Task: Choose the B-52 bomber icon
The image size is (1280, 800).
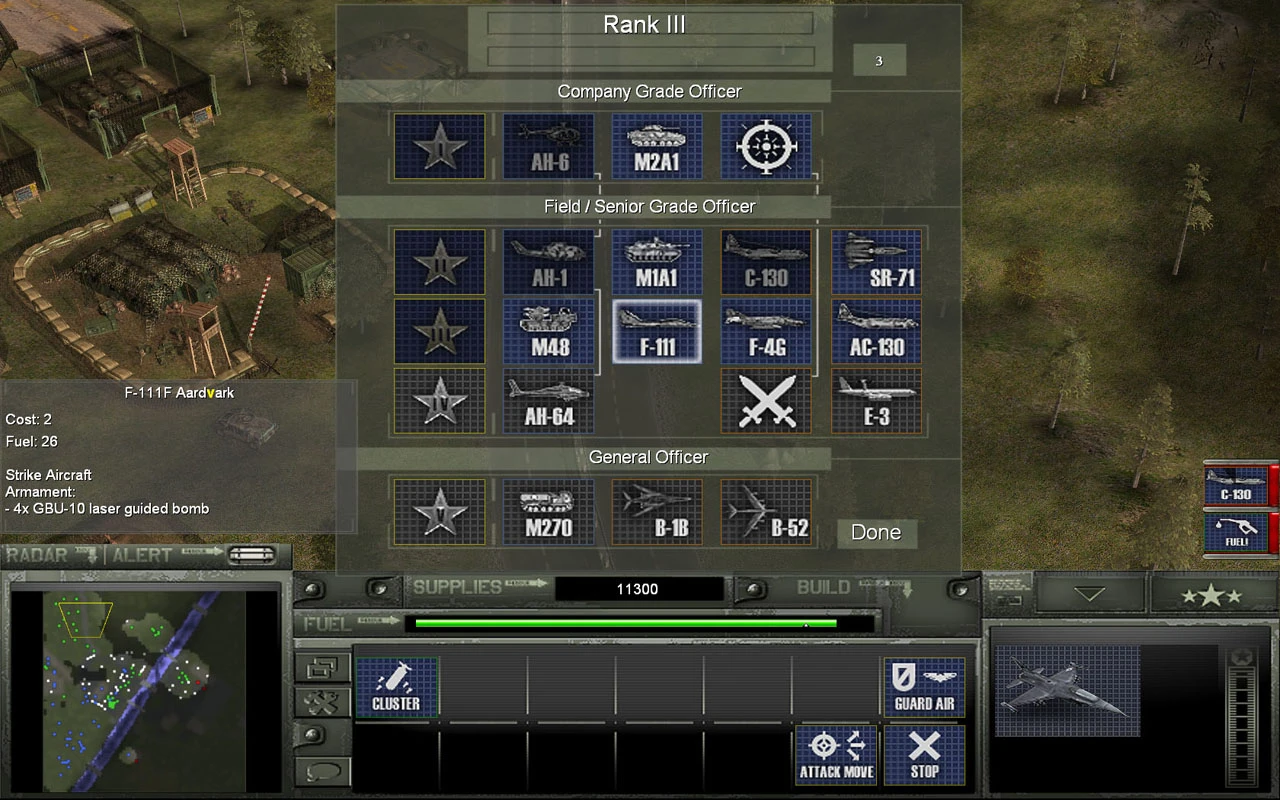Action: click(x=766, y=511)
